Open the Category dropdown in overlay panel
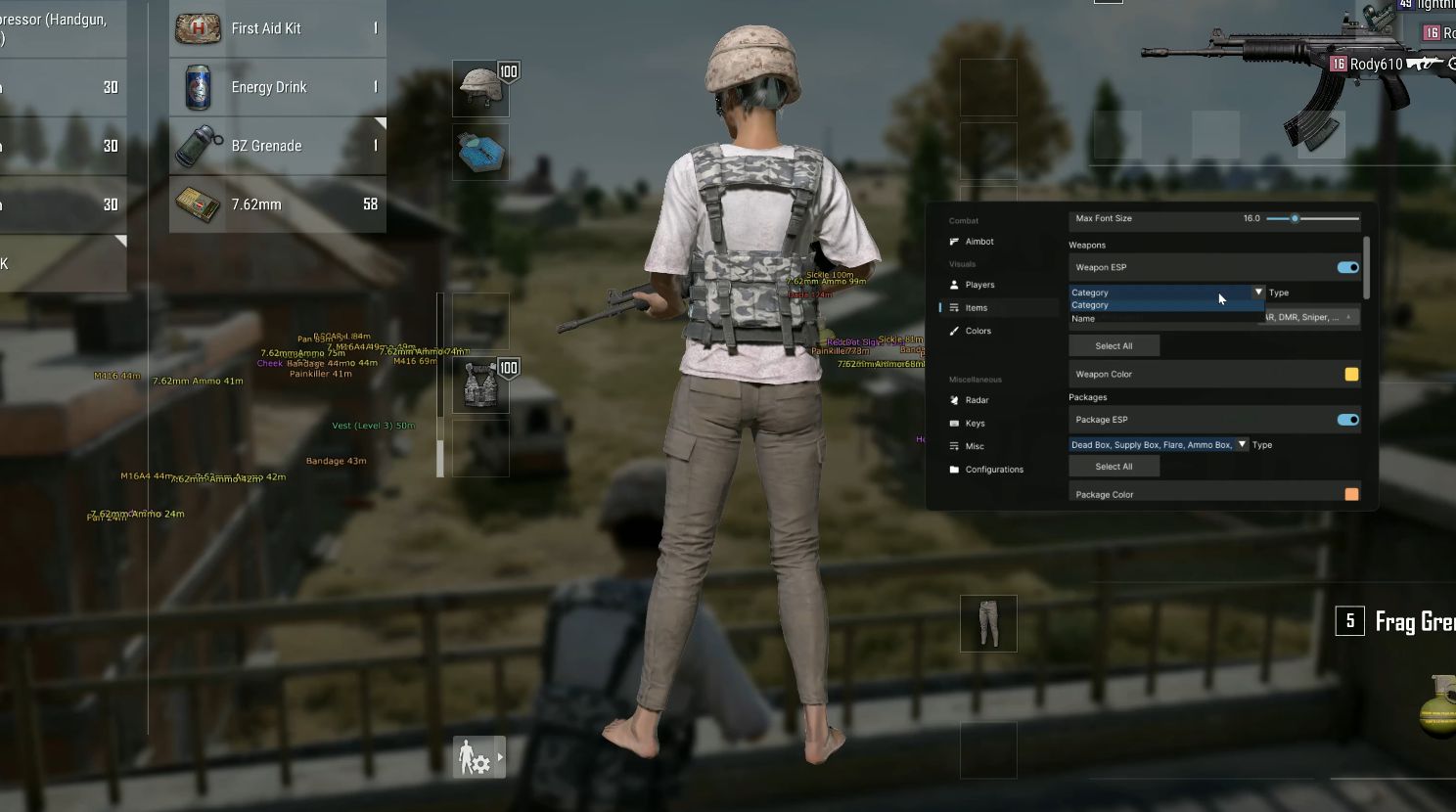The image size is (1456, 812). coord(1166,293)
